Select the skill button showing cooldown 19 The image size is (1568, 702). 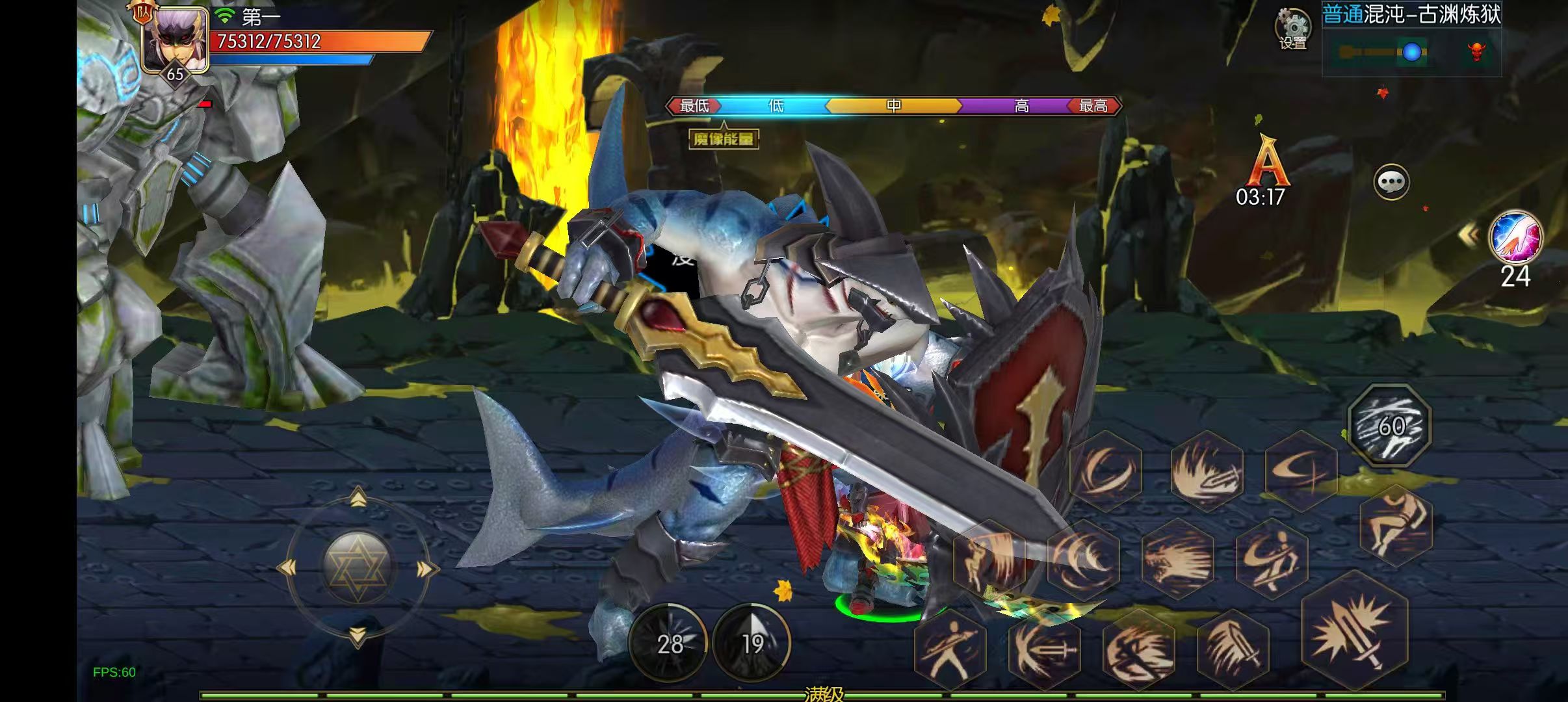click(751, 643)
